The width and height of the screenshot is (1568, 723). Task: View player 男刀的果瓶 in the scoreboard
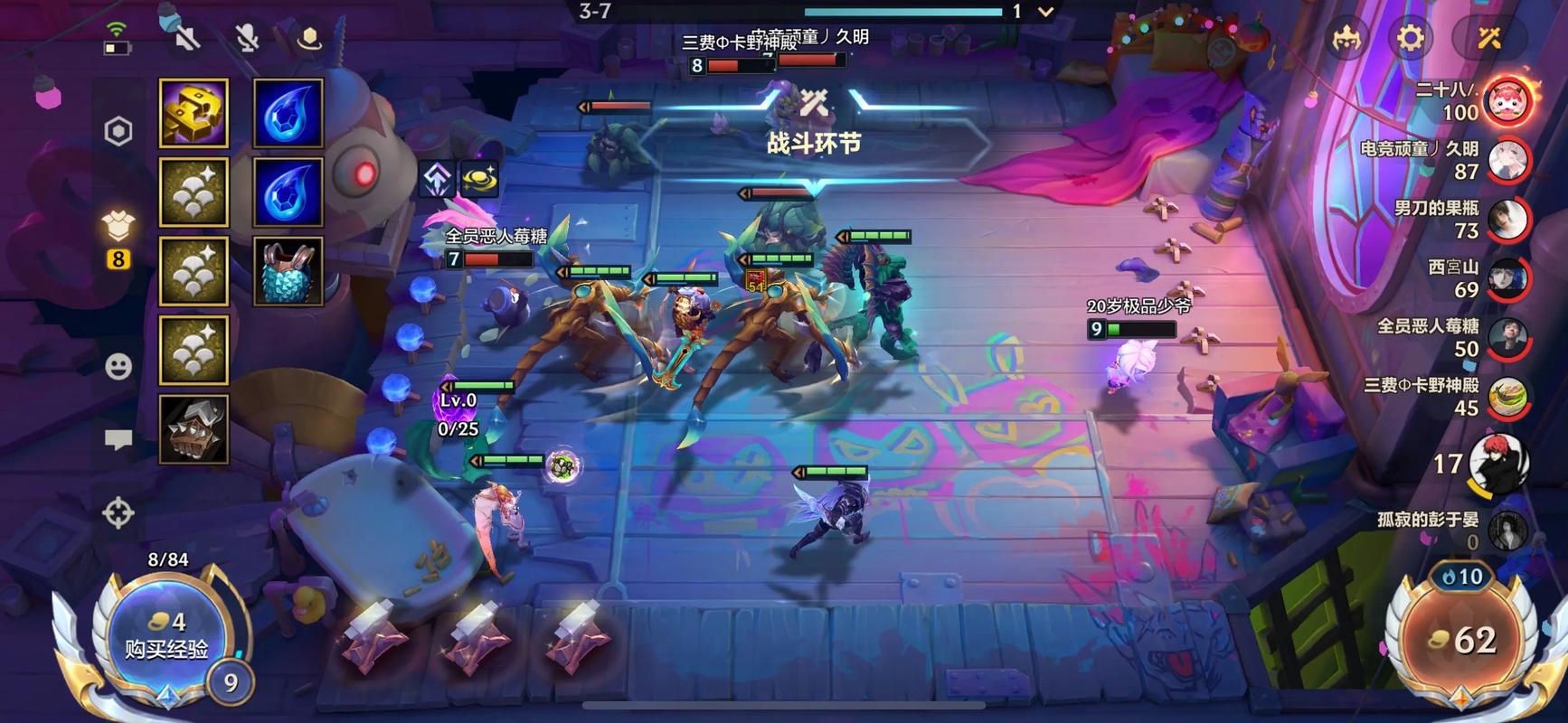coord(1507,219)
